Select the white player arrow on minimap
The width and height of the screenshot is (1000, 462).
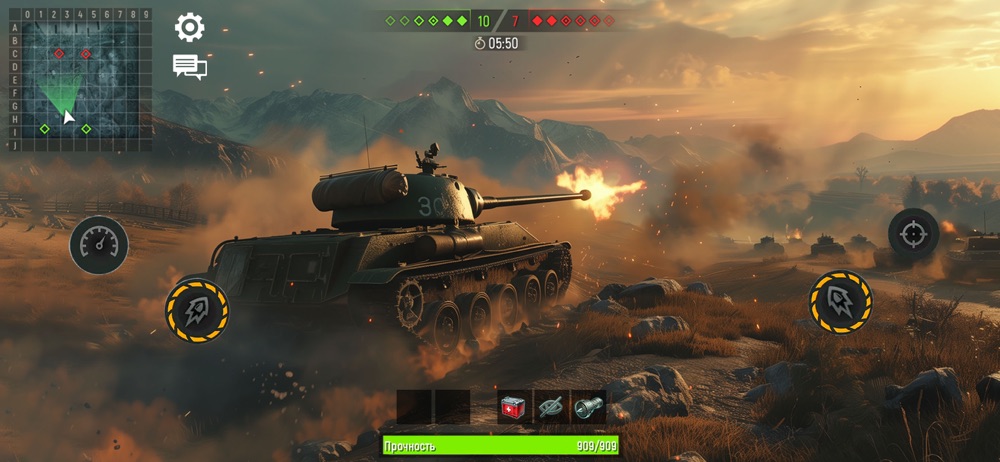pyautogui.click(x=68, y=117)
